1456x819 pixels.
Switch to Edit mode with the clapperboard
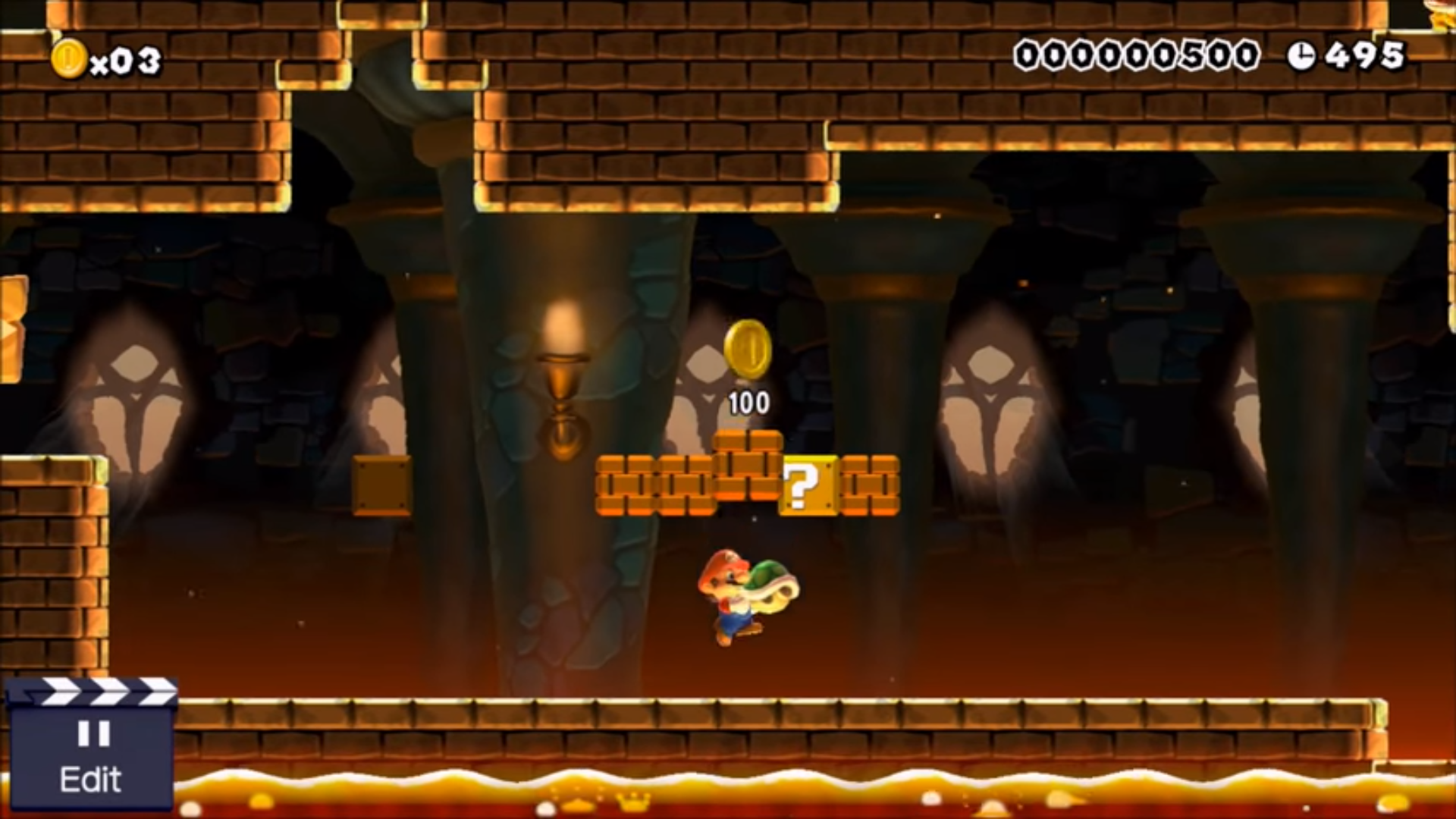pyautogui.click(x=90, y=747)
